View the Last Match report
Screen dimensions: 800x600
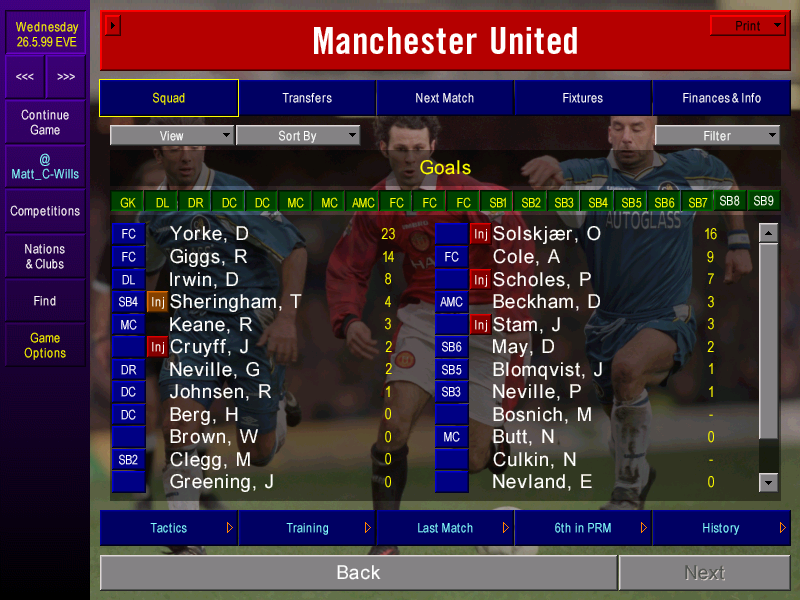[x=445, y=528]
